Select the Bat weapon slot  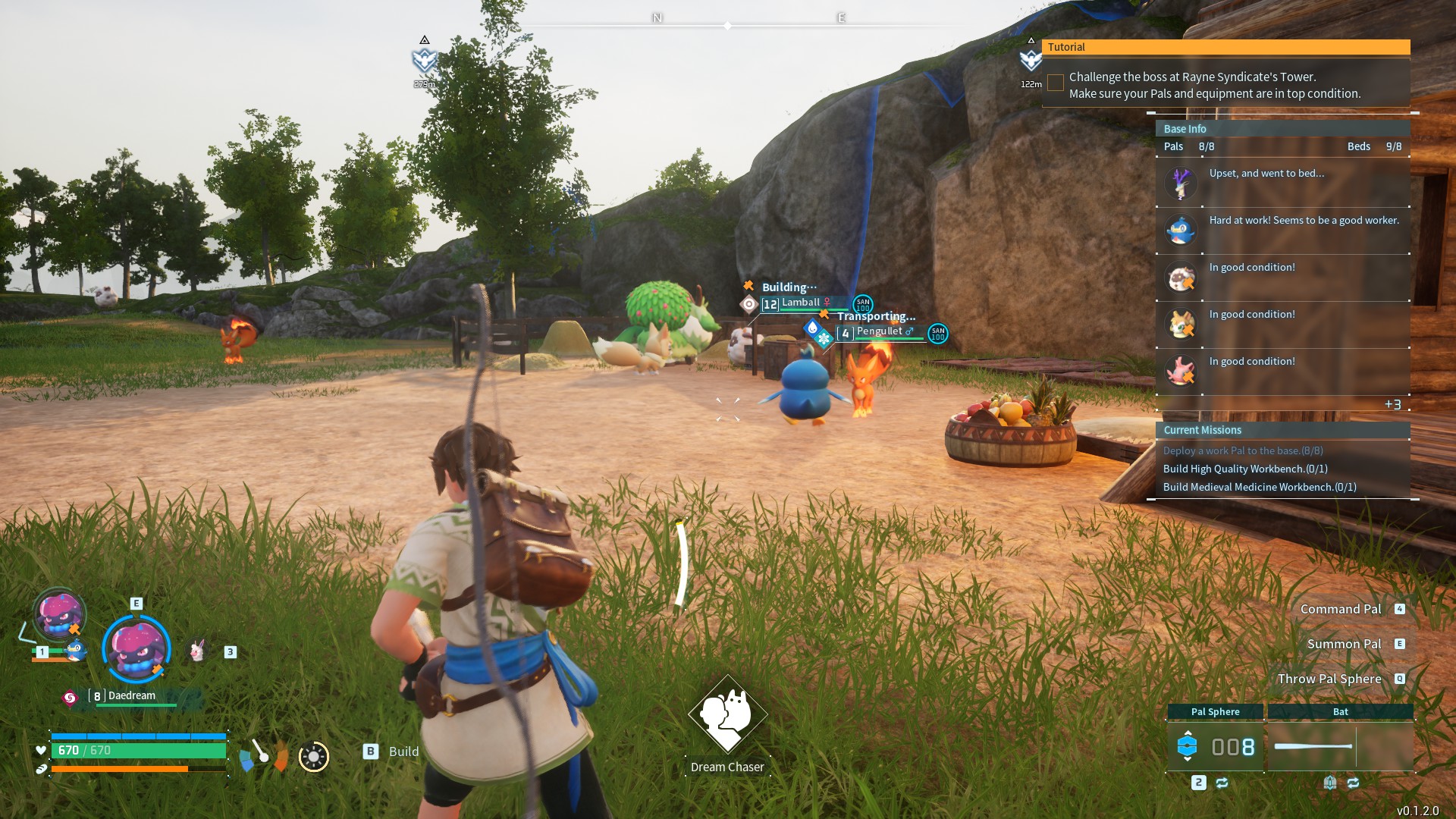pyautogui.click(x=1340, y=746)
